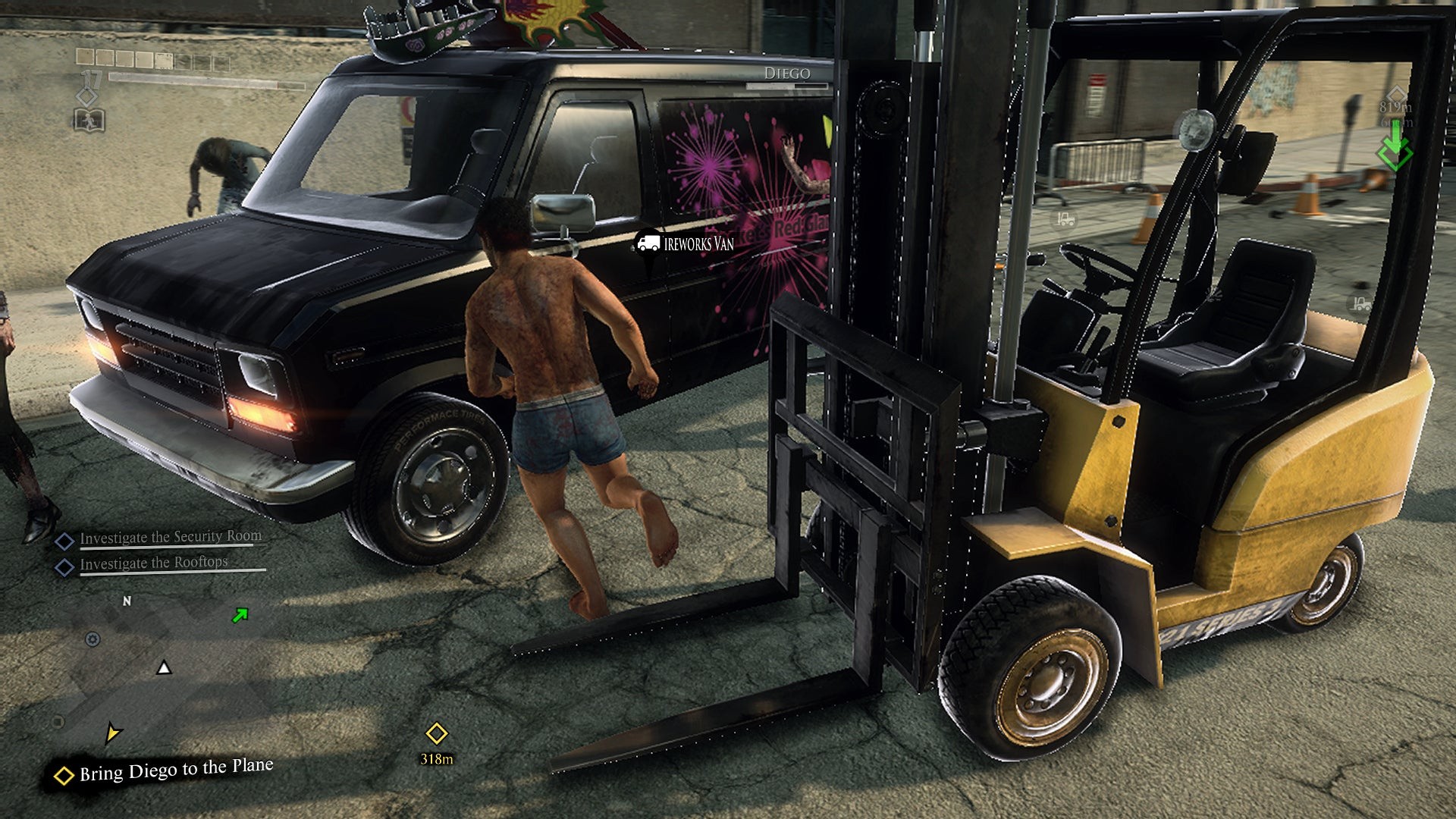Select the Investigate the Security Room objective
Viewport: 1456px width, 819px height.
(x=170, y=538)
